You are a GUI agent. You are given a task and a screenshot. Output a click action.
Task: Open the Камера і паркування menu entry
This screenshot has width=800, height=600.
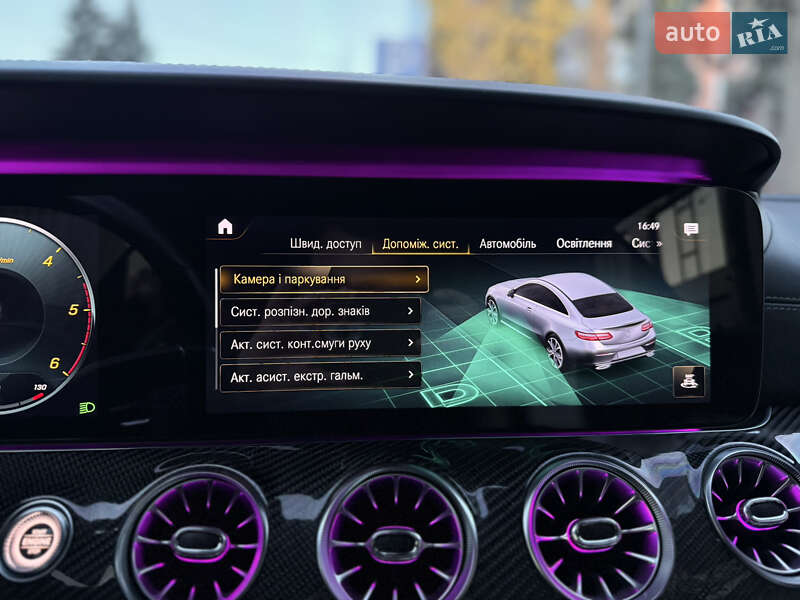point(324,279)
